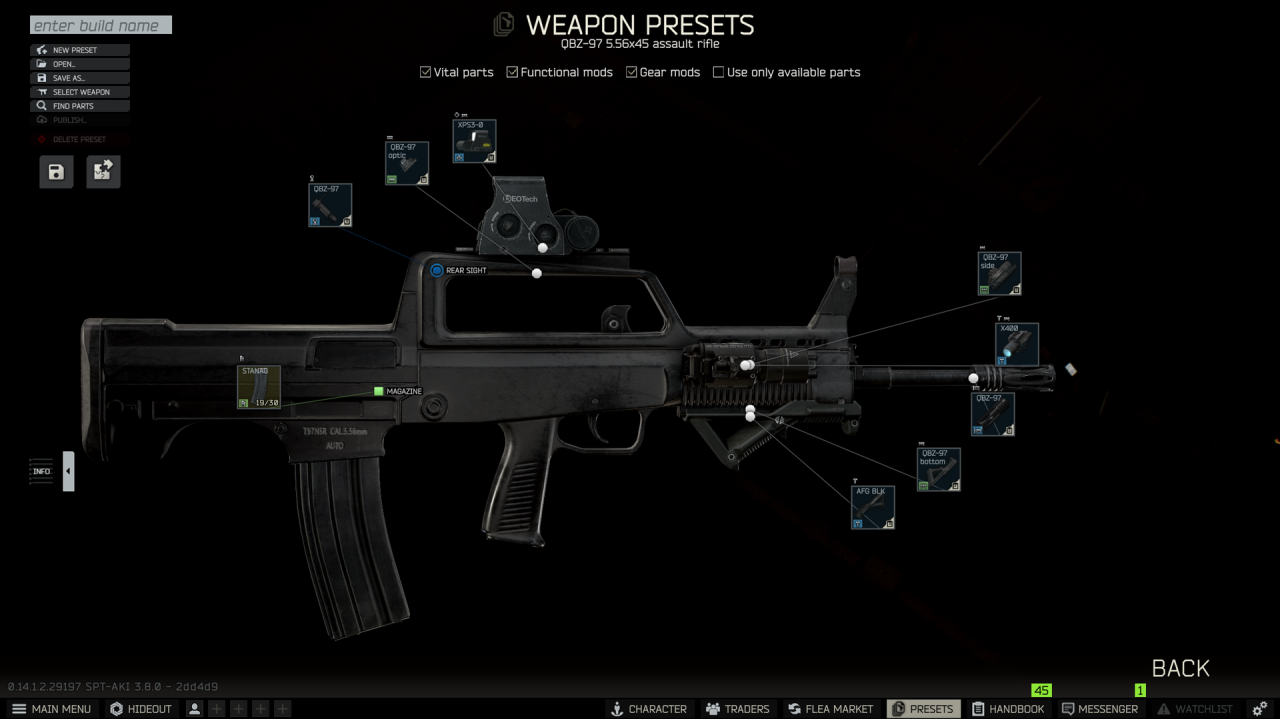Viewport: 1280px width, 719px height.
Task: Create a New Preset
Action: click(x=80, y=50)
